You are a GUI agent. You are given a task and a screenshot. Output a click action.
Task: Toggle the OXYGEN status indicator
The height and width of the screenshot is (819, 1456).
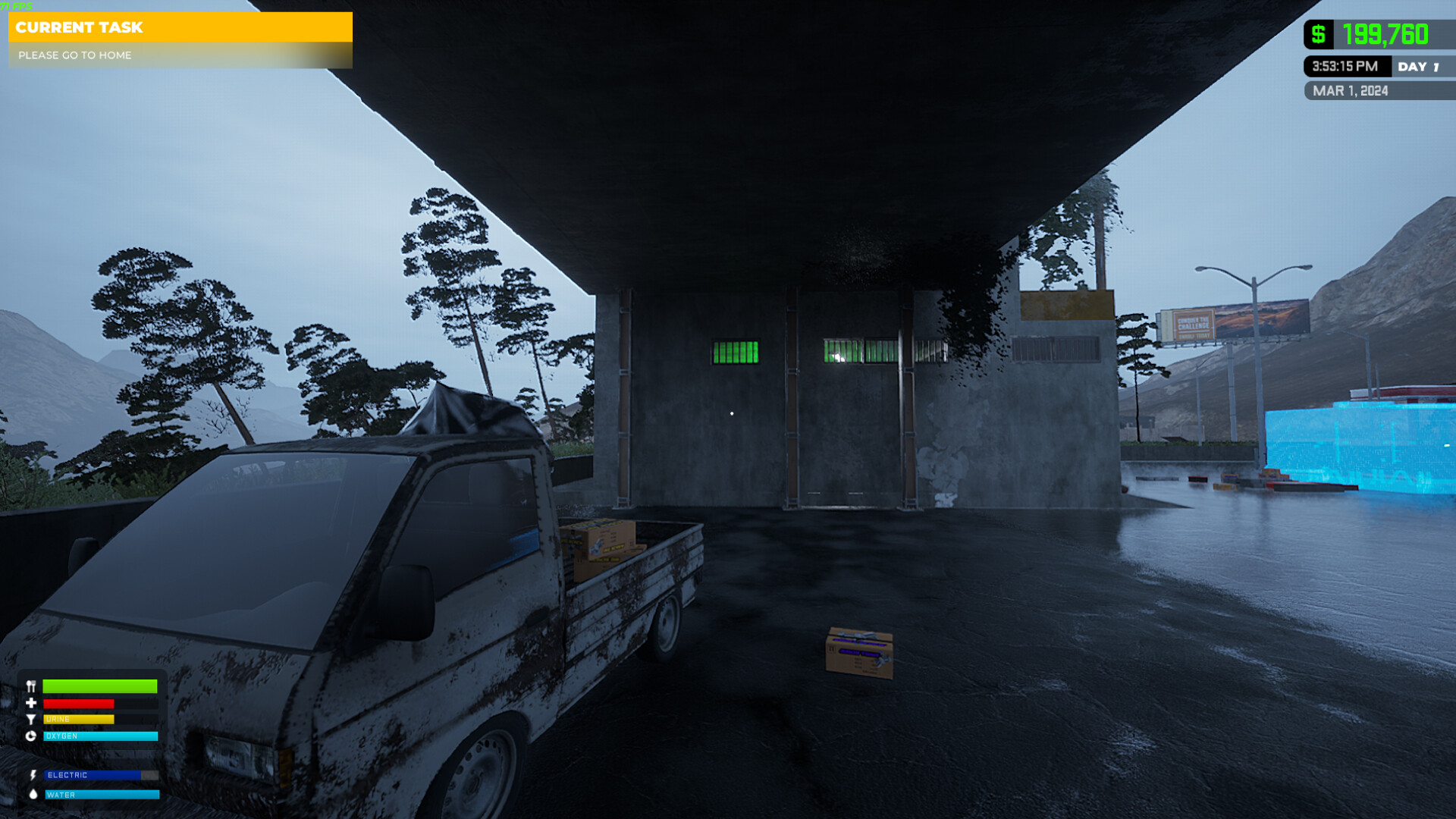[x=100, y=736]
